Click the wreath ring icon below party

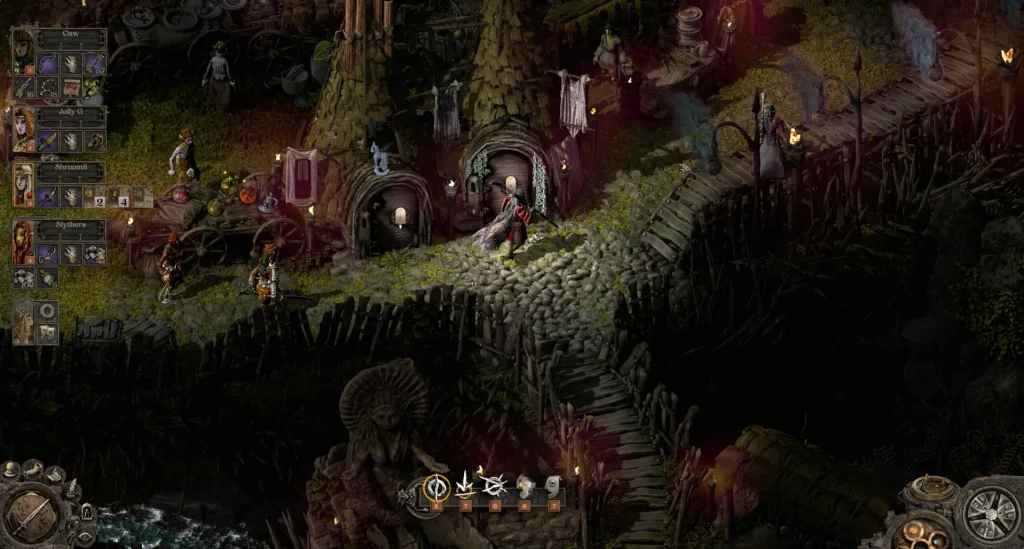click(x=46, y=312)
